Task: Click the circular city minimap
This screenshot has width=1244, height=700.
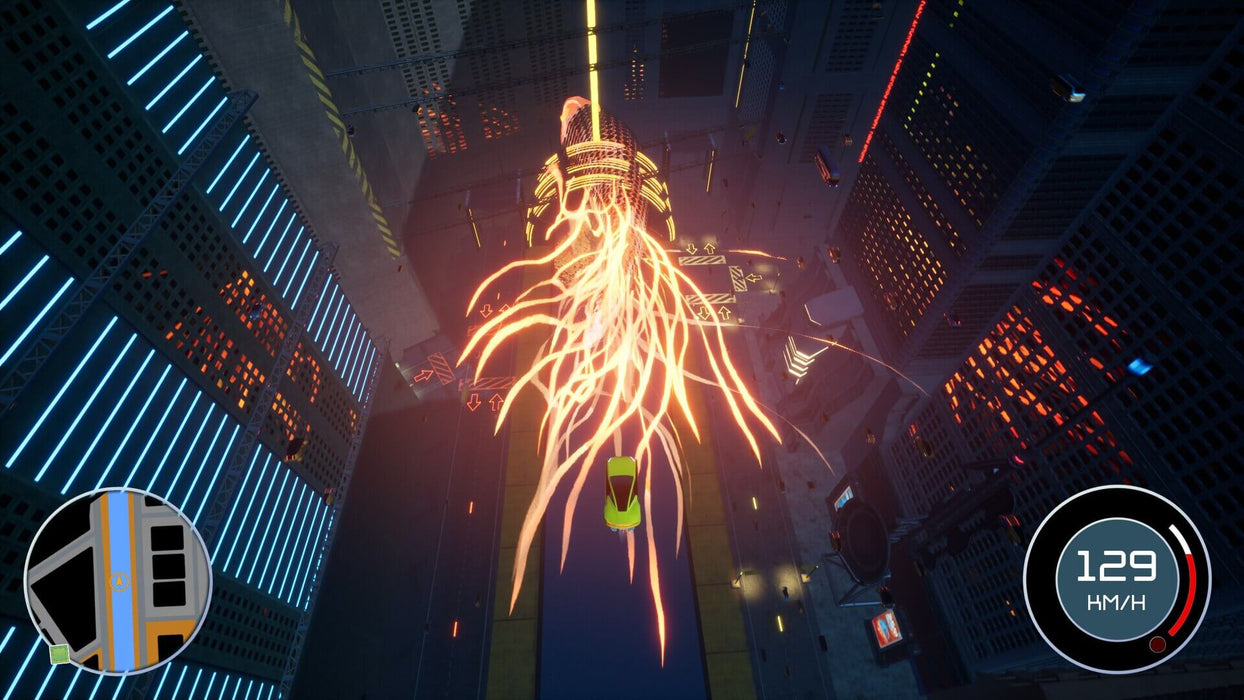Action: [x=118, y=581]
